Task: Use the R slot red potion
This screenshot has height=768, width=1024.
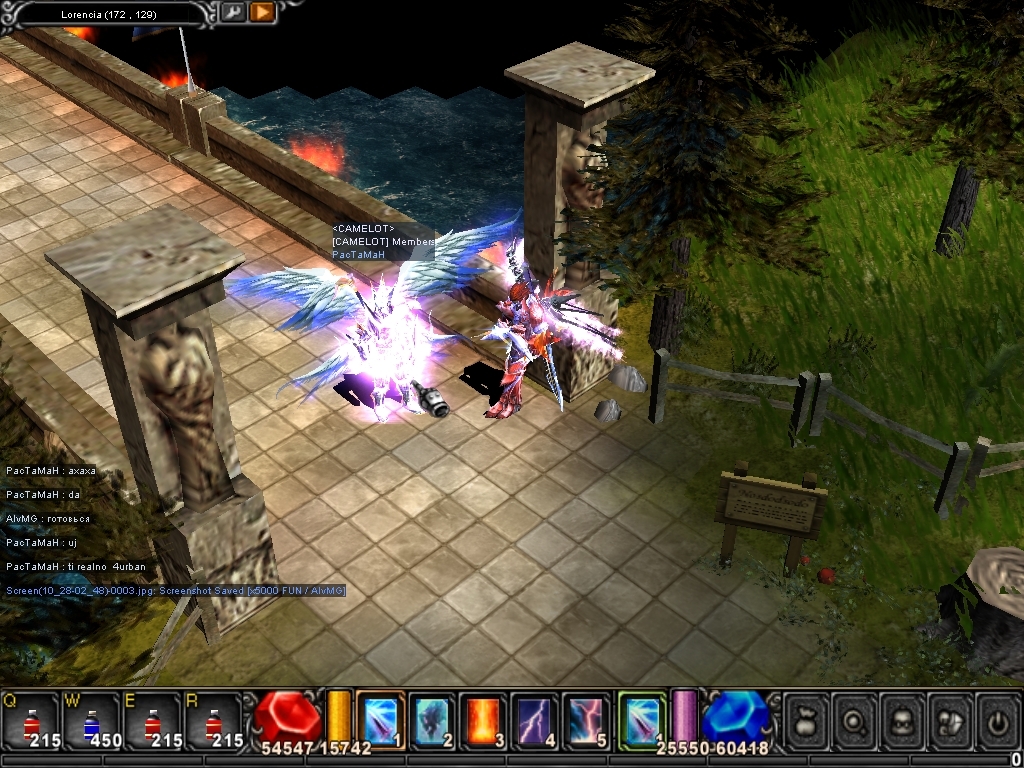Action: click(214, 720)
